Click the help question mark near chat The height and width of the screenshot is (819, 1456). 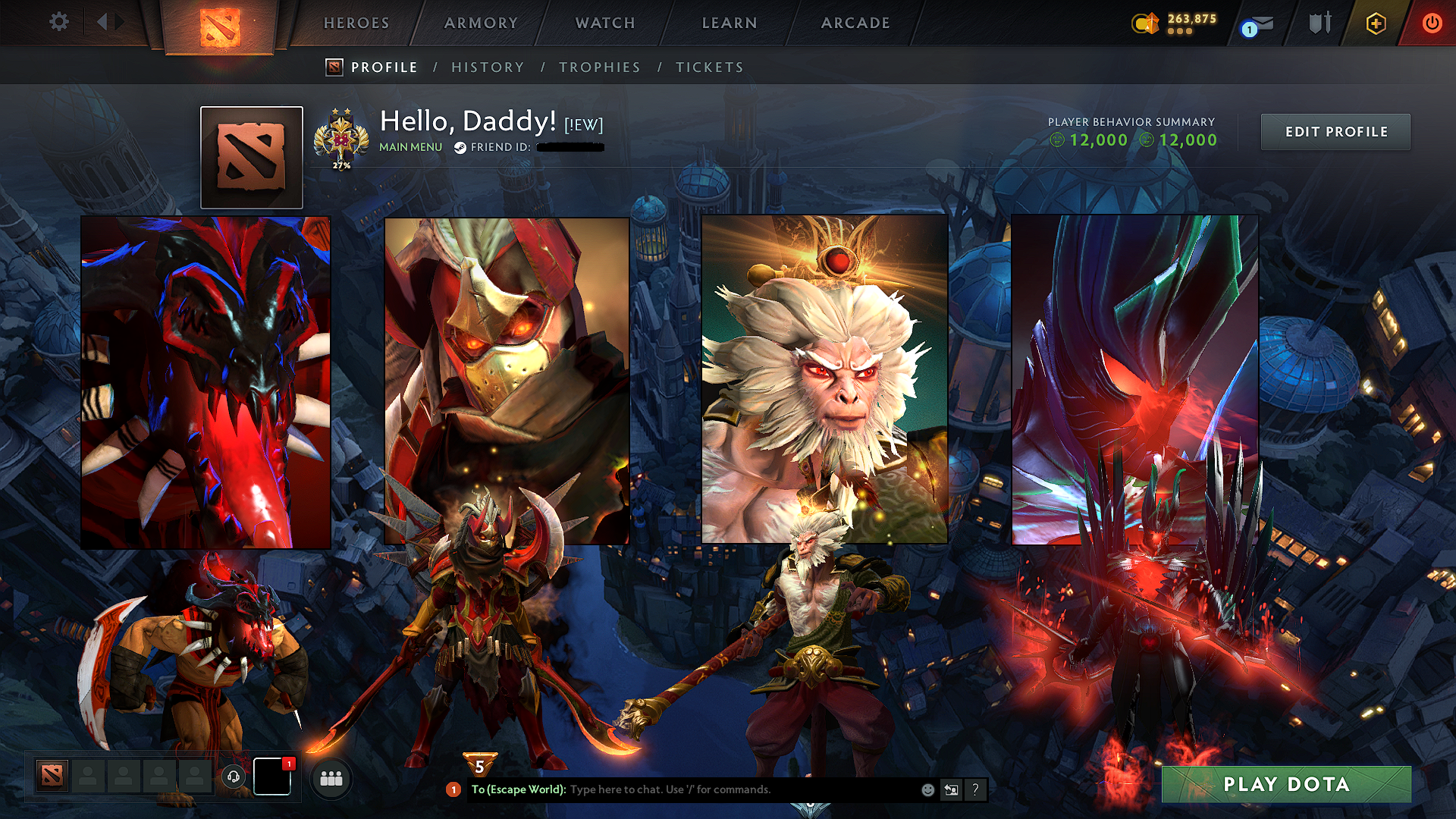click(x=975, y=789)
